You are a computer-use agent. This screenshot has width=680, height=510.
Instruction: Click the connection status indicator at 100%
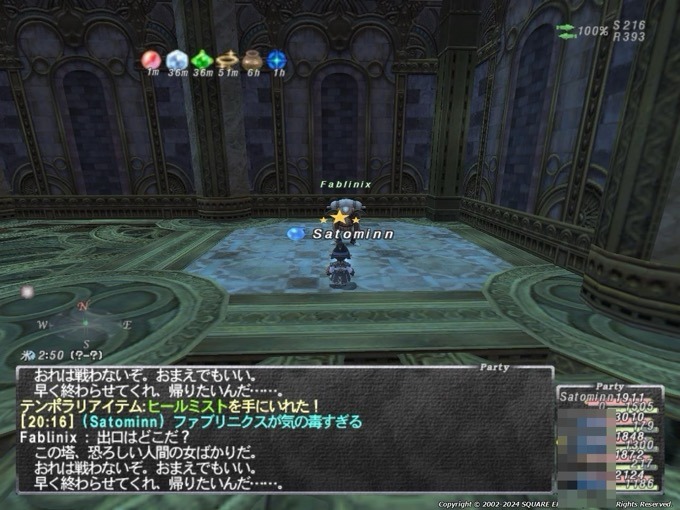(581, 31)
